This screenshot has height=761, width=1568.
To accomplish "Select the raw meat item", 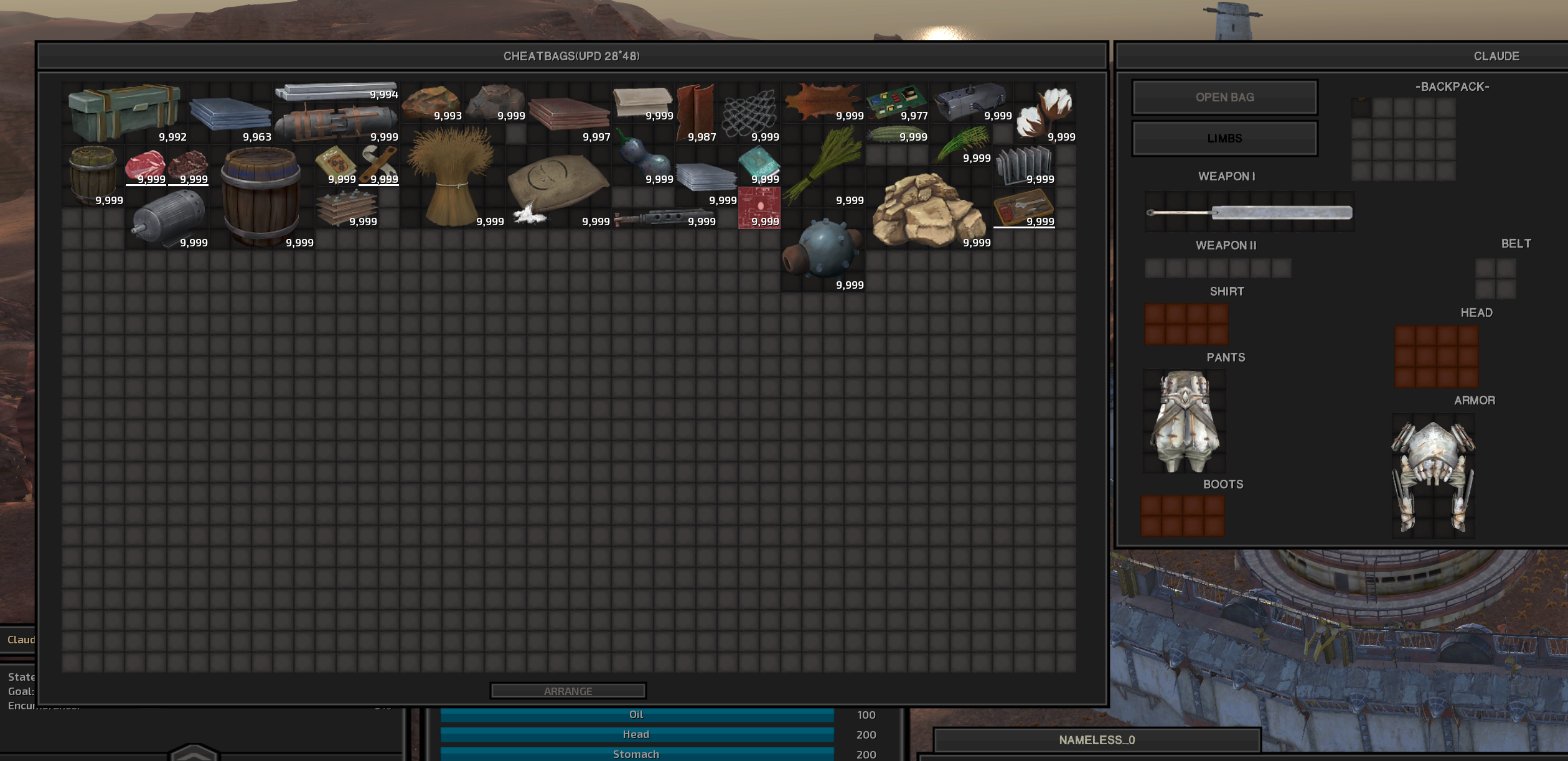I will [146, 166].
